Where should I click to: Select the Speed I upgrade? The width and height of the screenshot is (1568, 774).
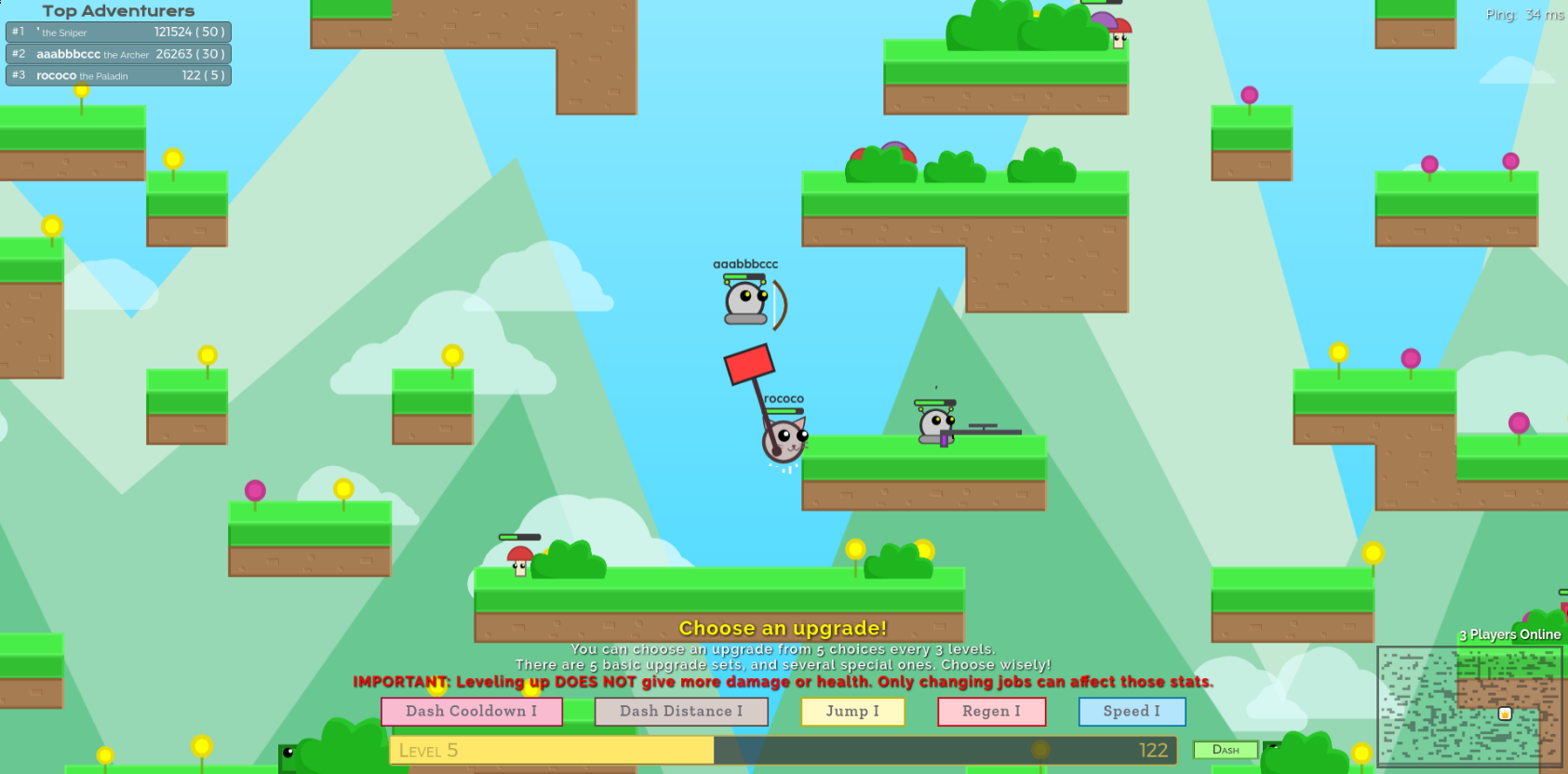click(1132, 711)
